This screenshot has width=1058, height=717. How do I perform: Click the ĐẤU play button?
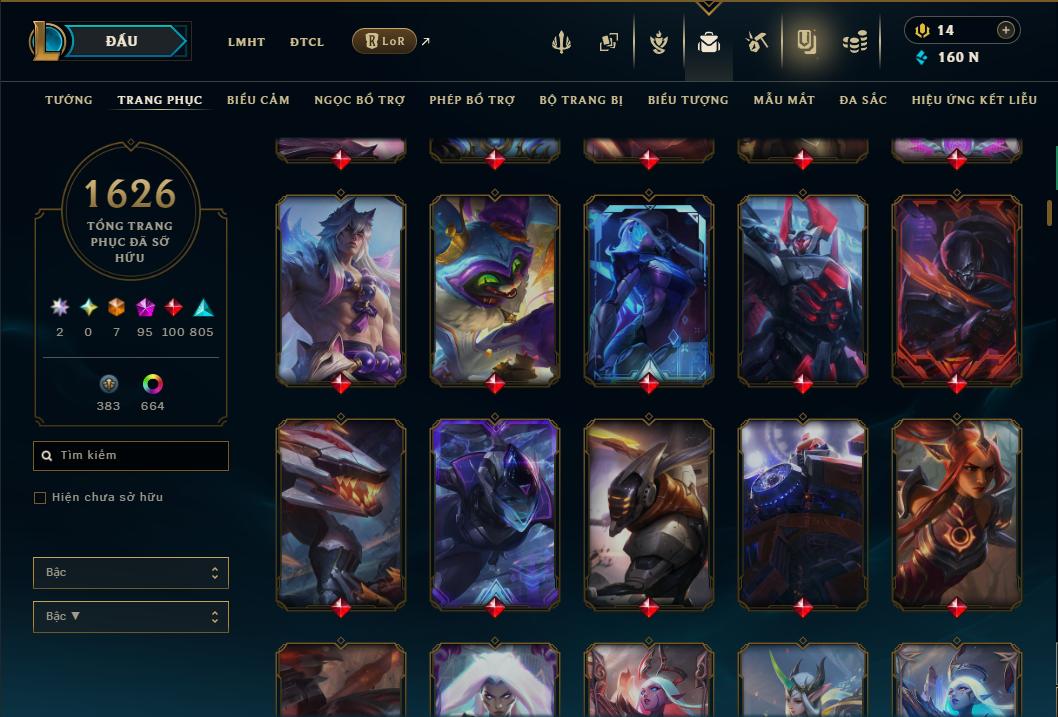coord(122,41)
